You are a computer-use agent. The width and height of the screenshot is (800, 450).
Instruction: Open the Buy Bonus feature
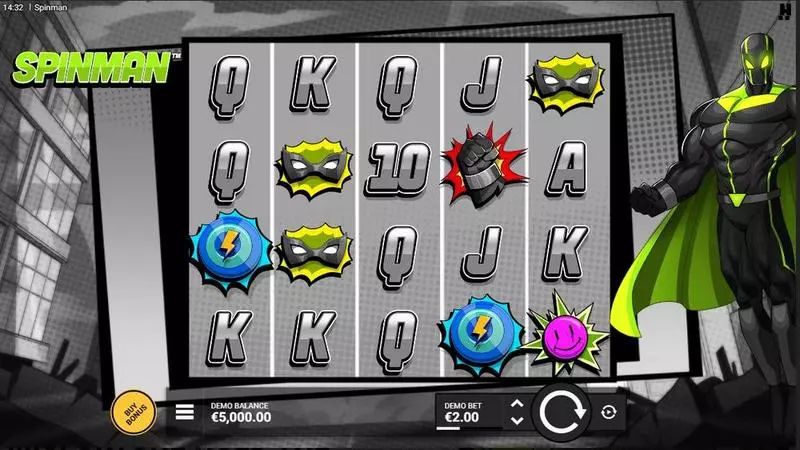point(132,411)
